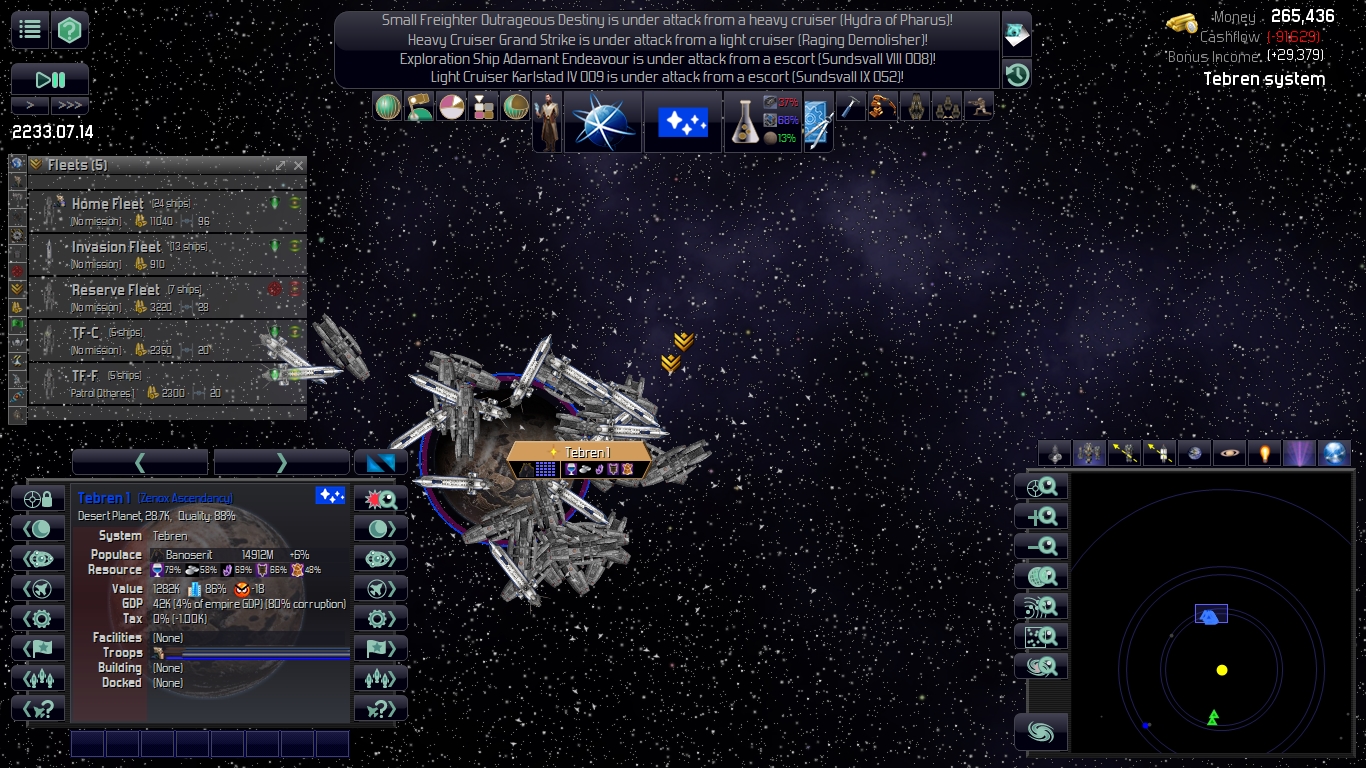Open the main game menu list button
This screenshot has width=1366, height=768.
tap(30, 29)
